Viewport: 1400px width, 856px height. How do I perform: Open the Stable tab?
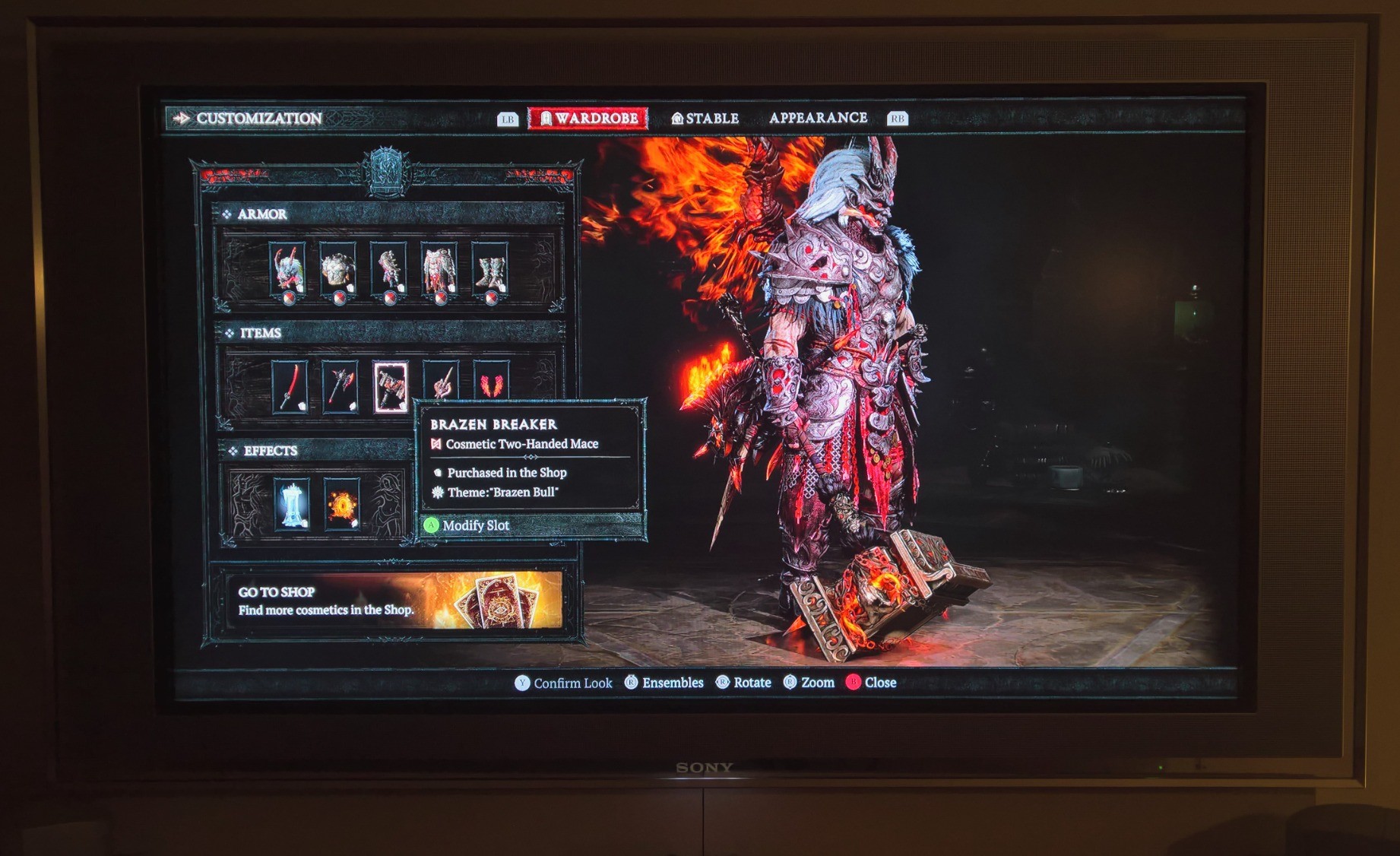pyautogui.click(x=705, y=119)
